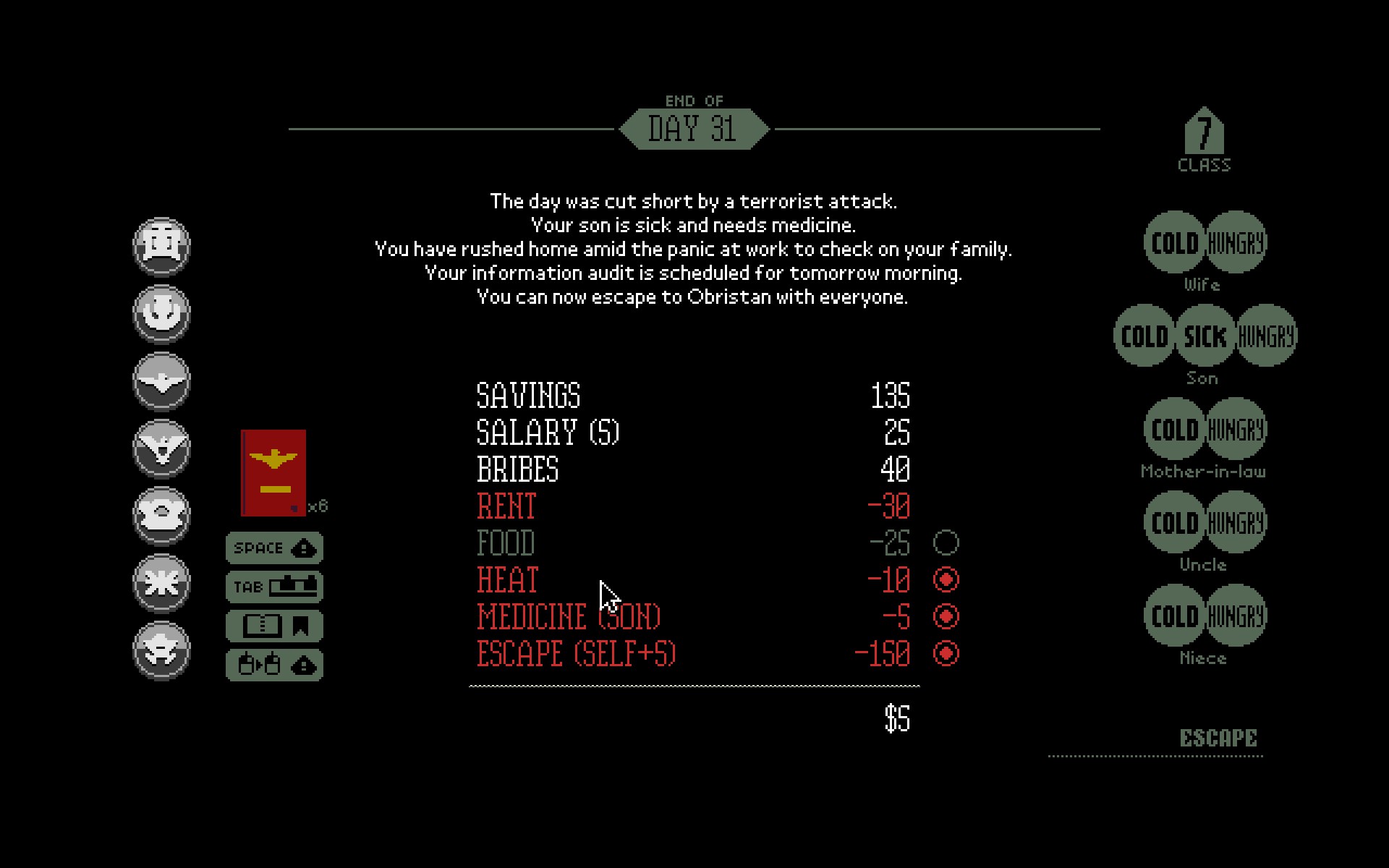Enable the FOOD purchase radio button

coord(948,542)
